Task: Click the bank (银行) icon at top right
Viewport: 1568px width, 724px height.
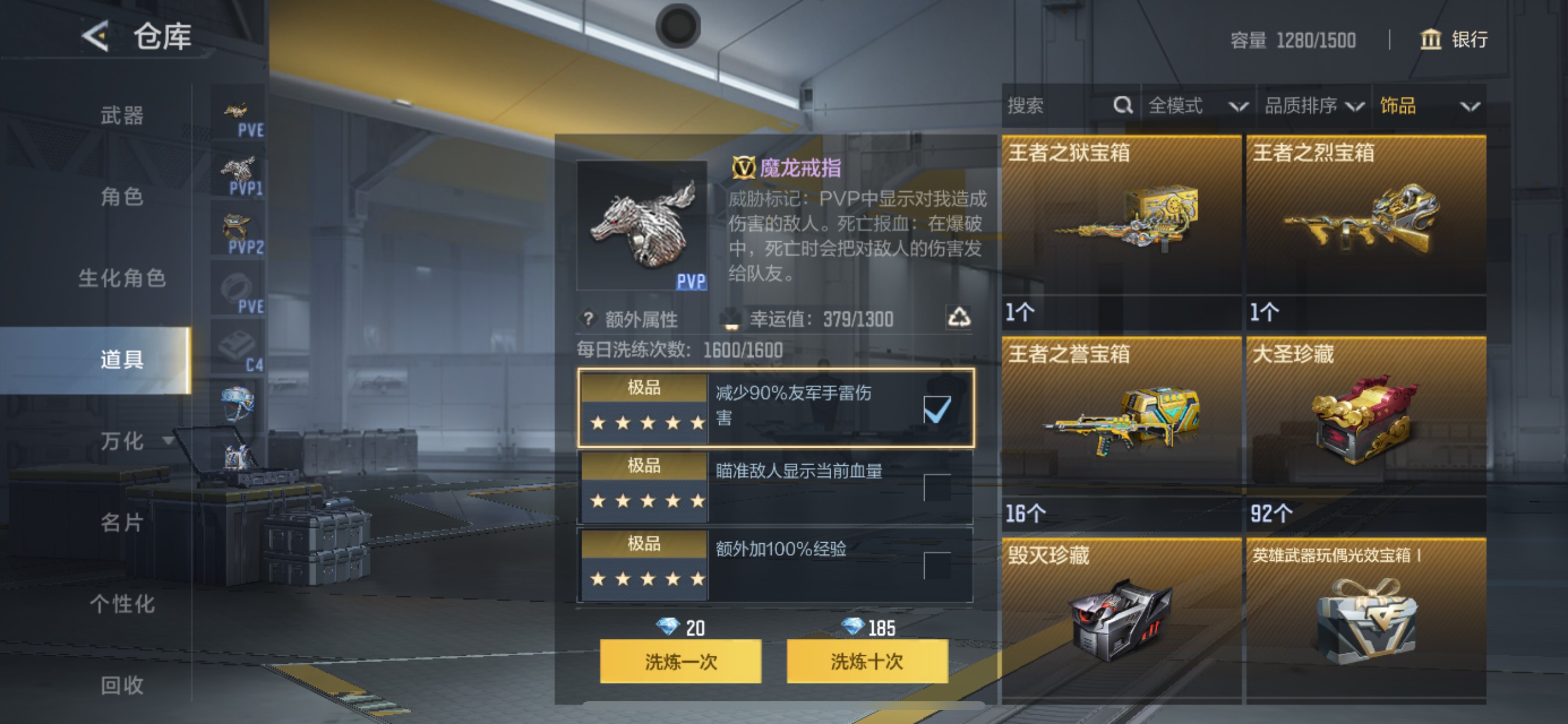Action: (x=1431, y=40)
